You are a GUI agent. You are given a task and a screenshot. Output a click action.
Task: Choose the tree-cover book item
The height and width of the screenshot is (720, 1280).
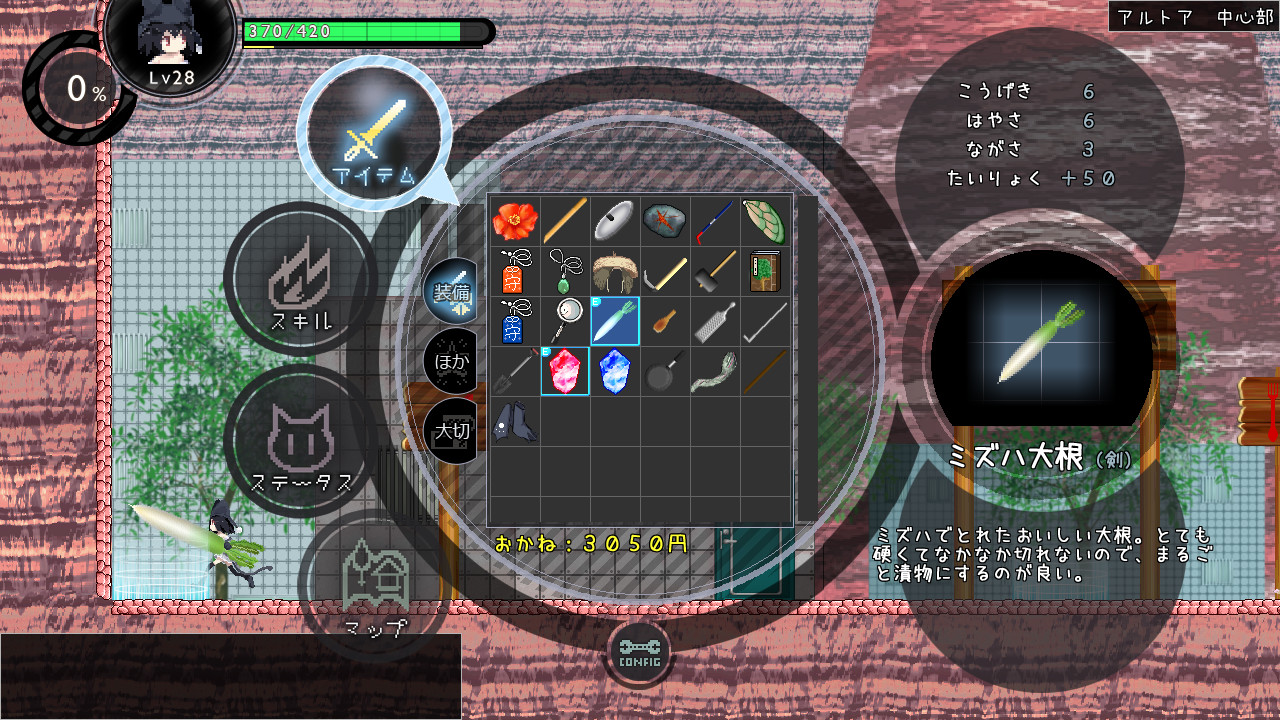point(765,271)
